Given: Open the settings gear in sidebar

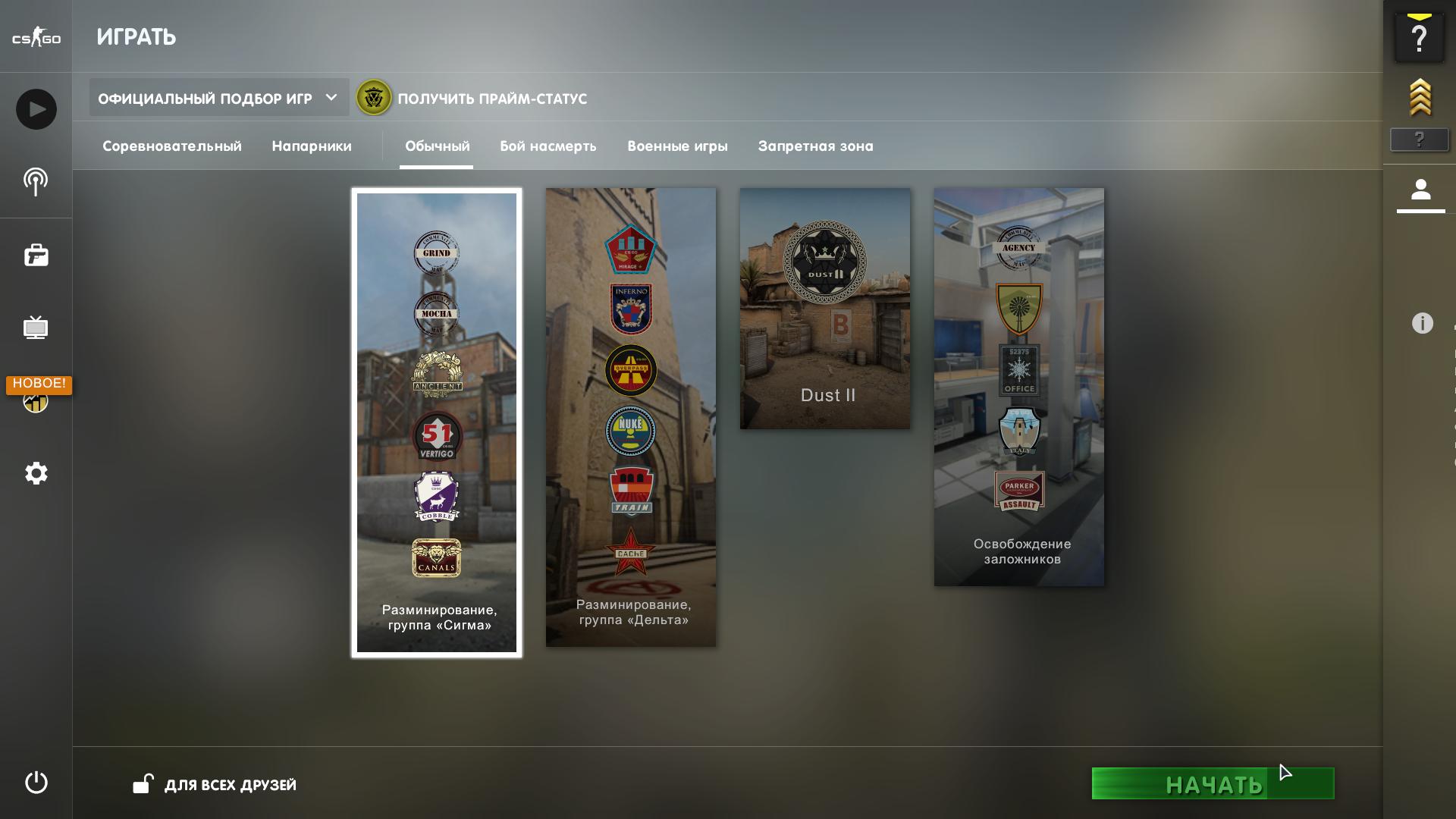Looking at the screenshot, I should 36,474.
